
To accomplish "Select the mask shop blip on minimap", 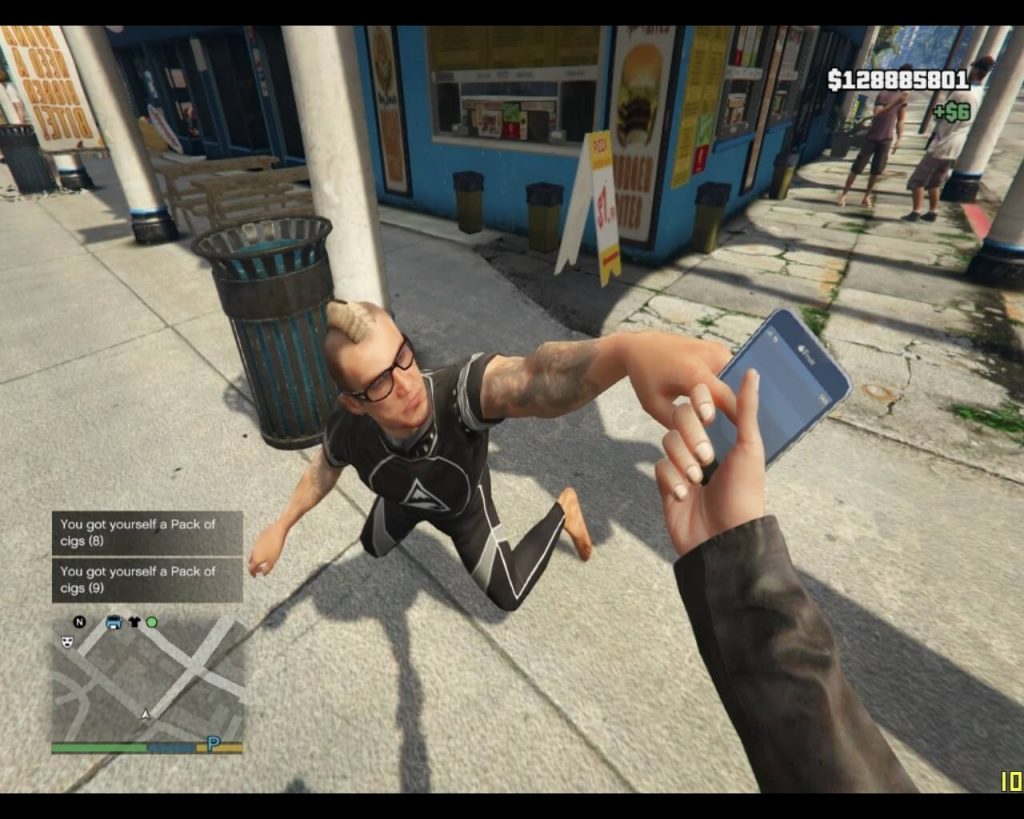I will [x=67, y=642].
